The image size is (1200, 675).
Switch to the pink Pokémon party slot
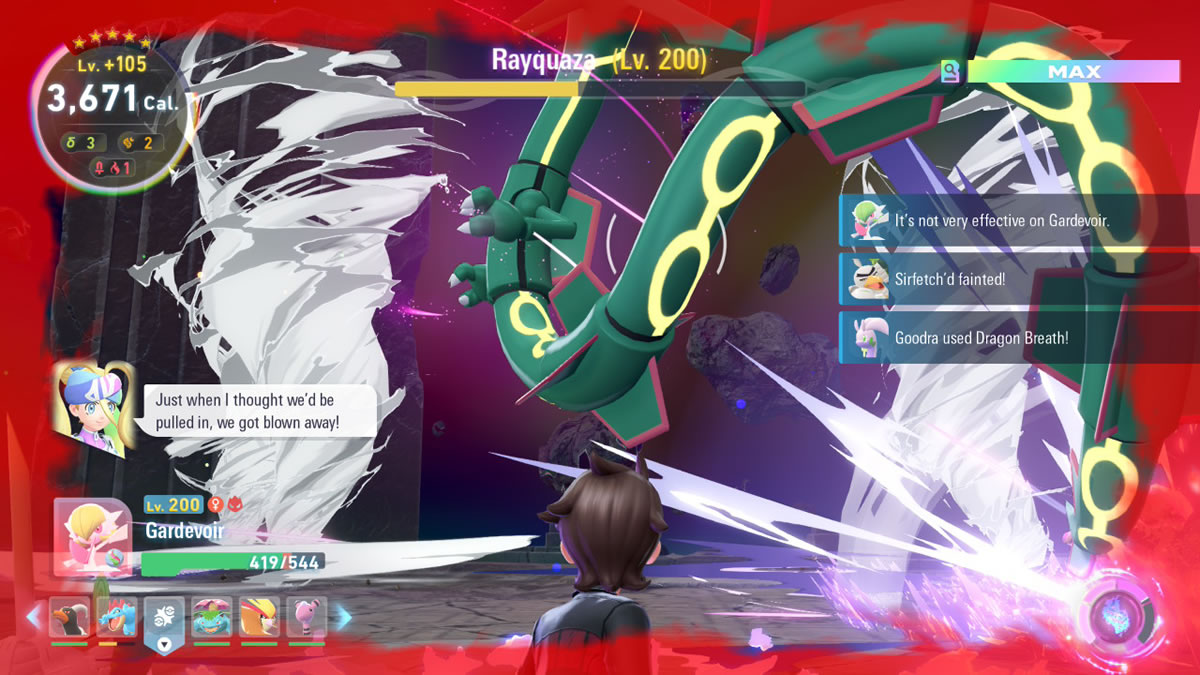click(306, 618)
